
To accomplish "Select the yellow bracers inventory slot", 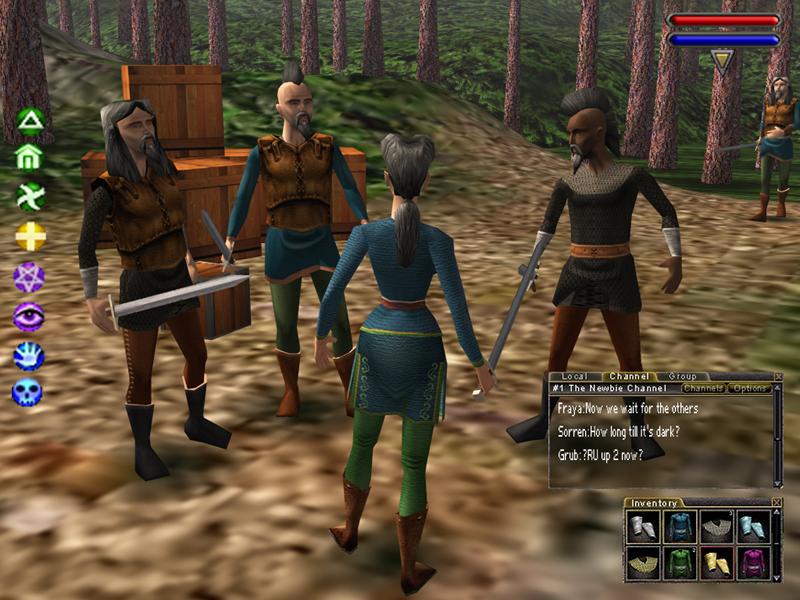I will [716, 563].
